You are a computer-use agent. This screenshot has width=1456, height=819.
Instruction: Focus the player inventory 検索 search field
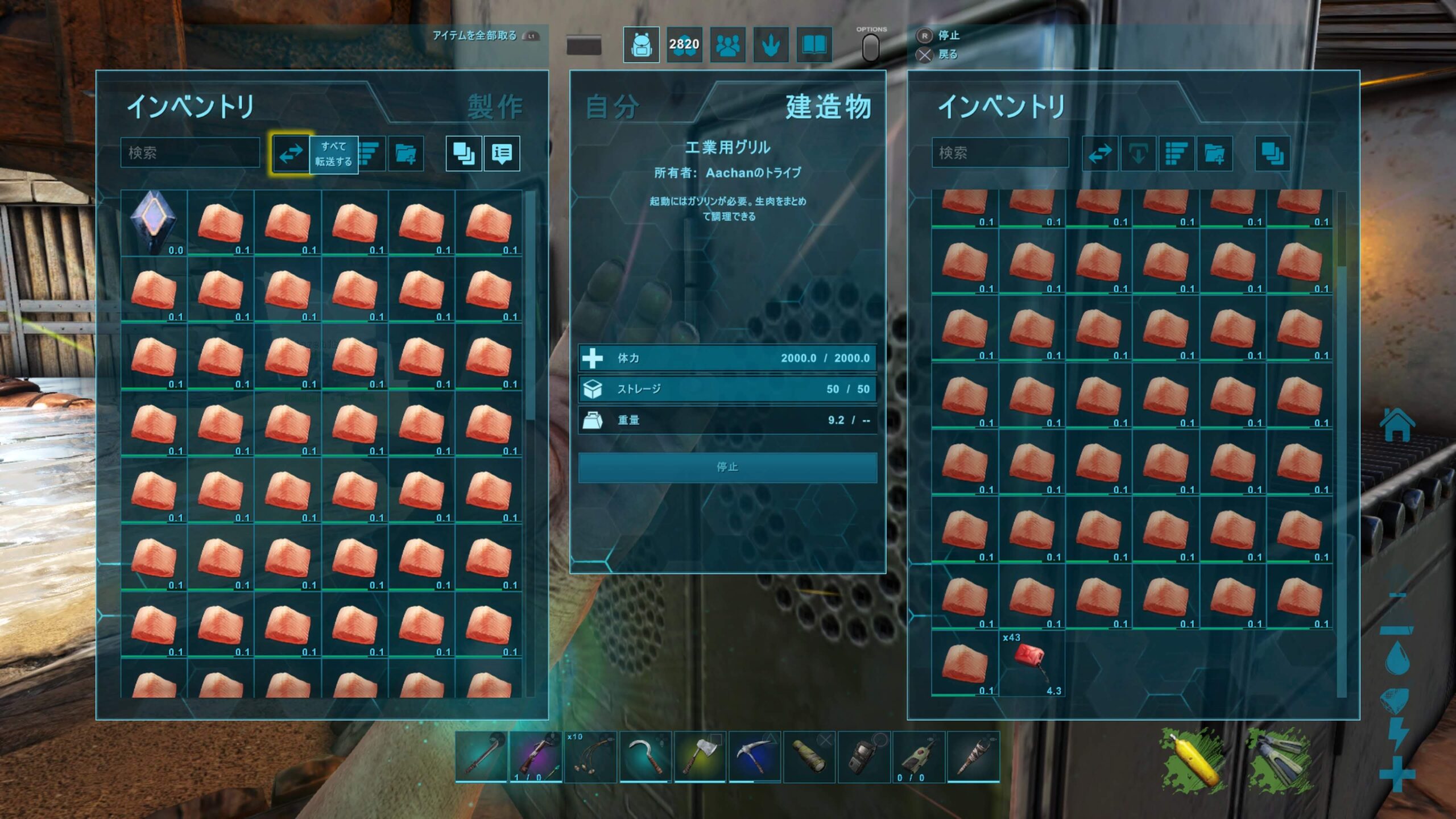pyautogui.click(x=190, y=152)
